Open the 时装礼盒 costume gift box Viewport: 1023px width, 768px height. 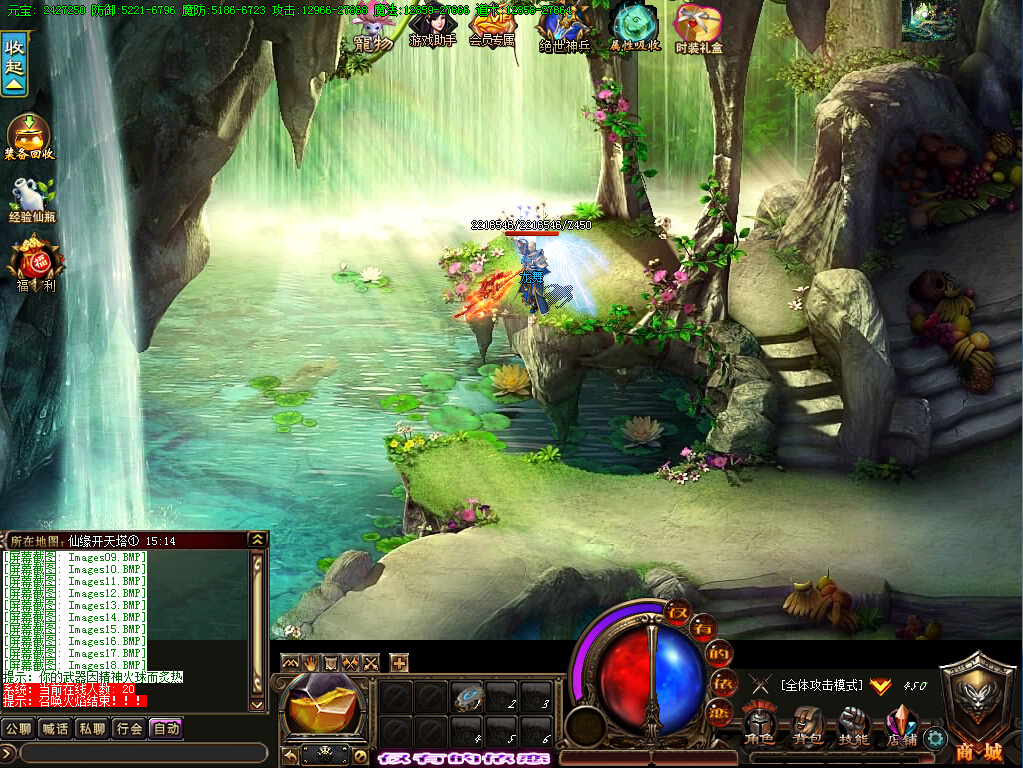coord(699,28)
